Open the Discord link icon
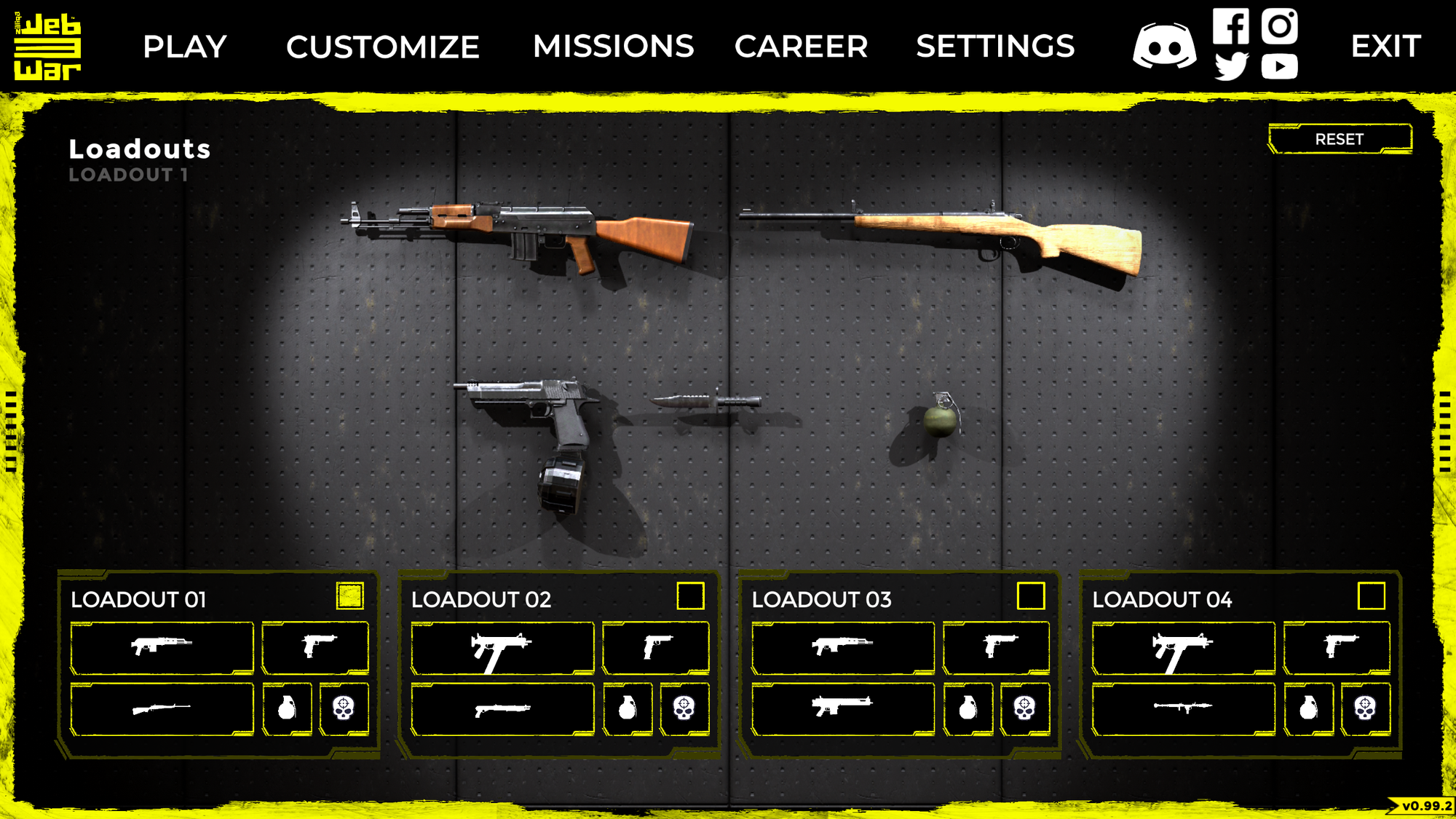 click(x=1164, y=47)
